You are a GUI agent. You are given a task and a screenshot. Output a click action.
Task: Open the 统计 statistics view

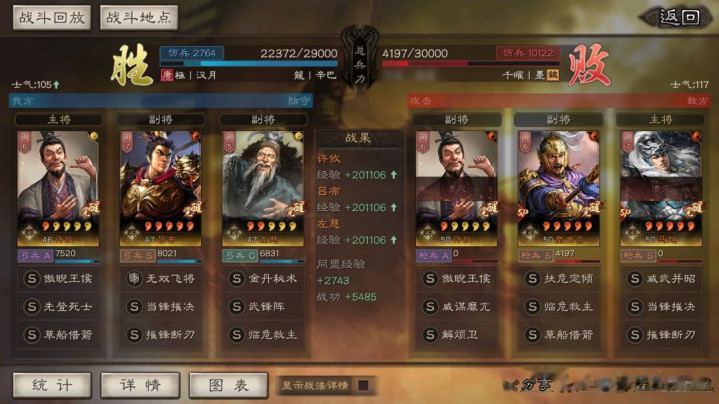click(51, 385)
